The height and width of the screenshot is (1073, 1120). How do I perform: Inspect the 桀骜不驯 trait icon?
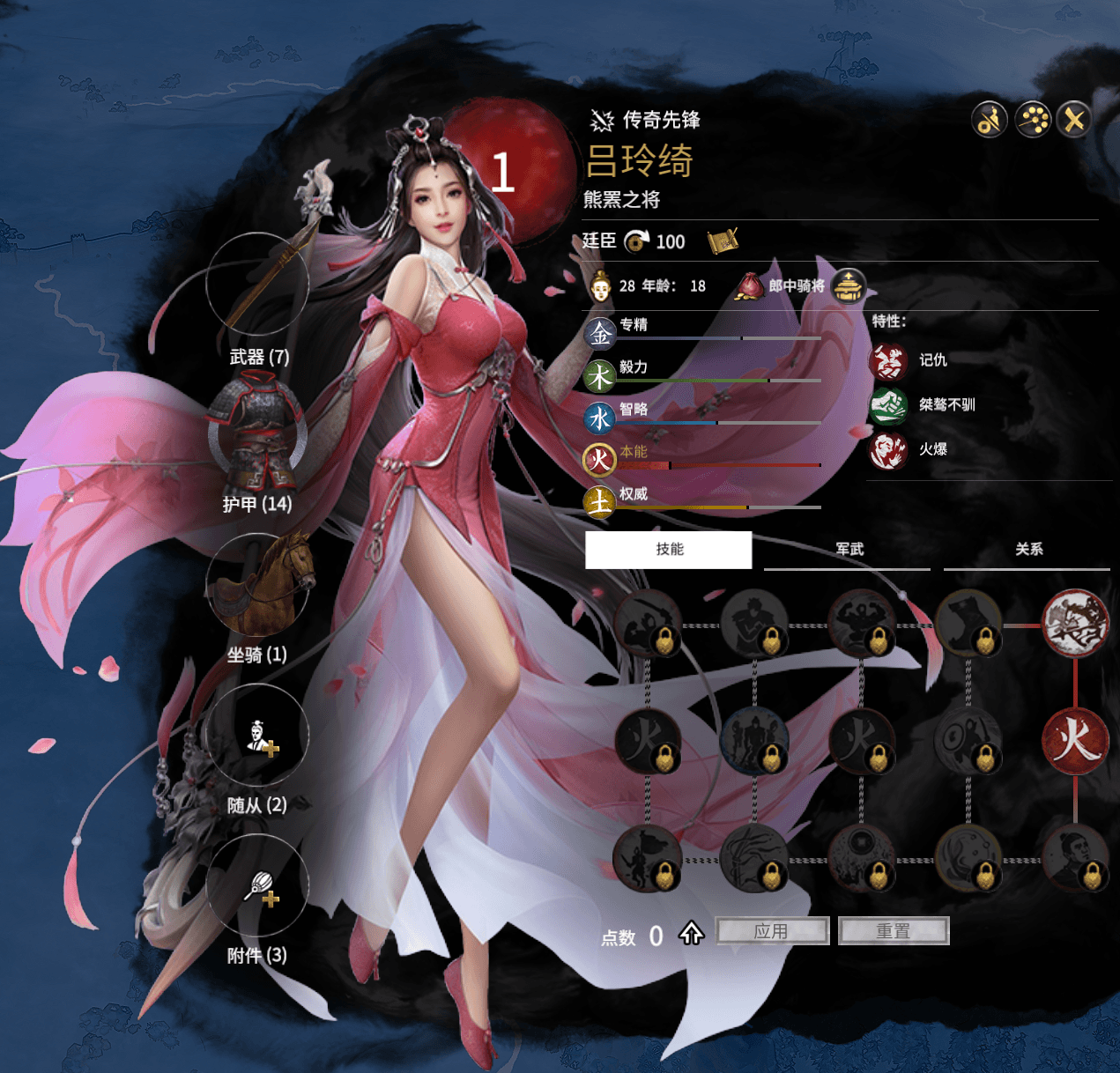[x=888, y=405]
